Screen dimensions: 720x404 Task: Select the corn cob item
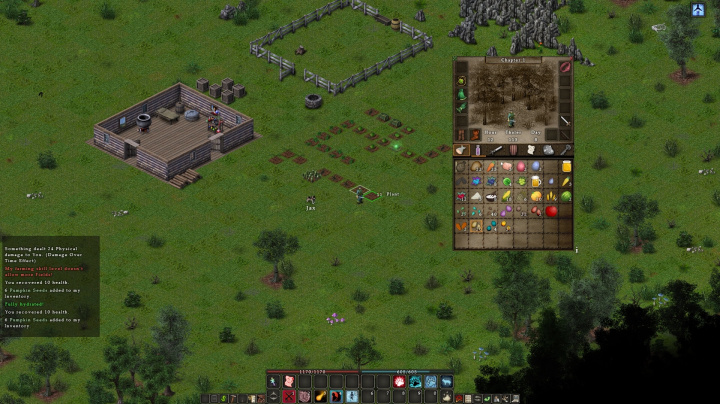[566, 182]
